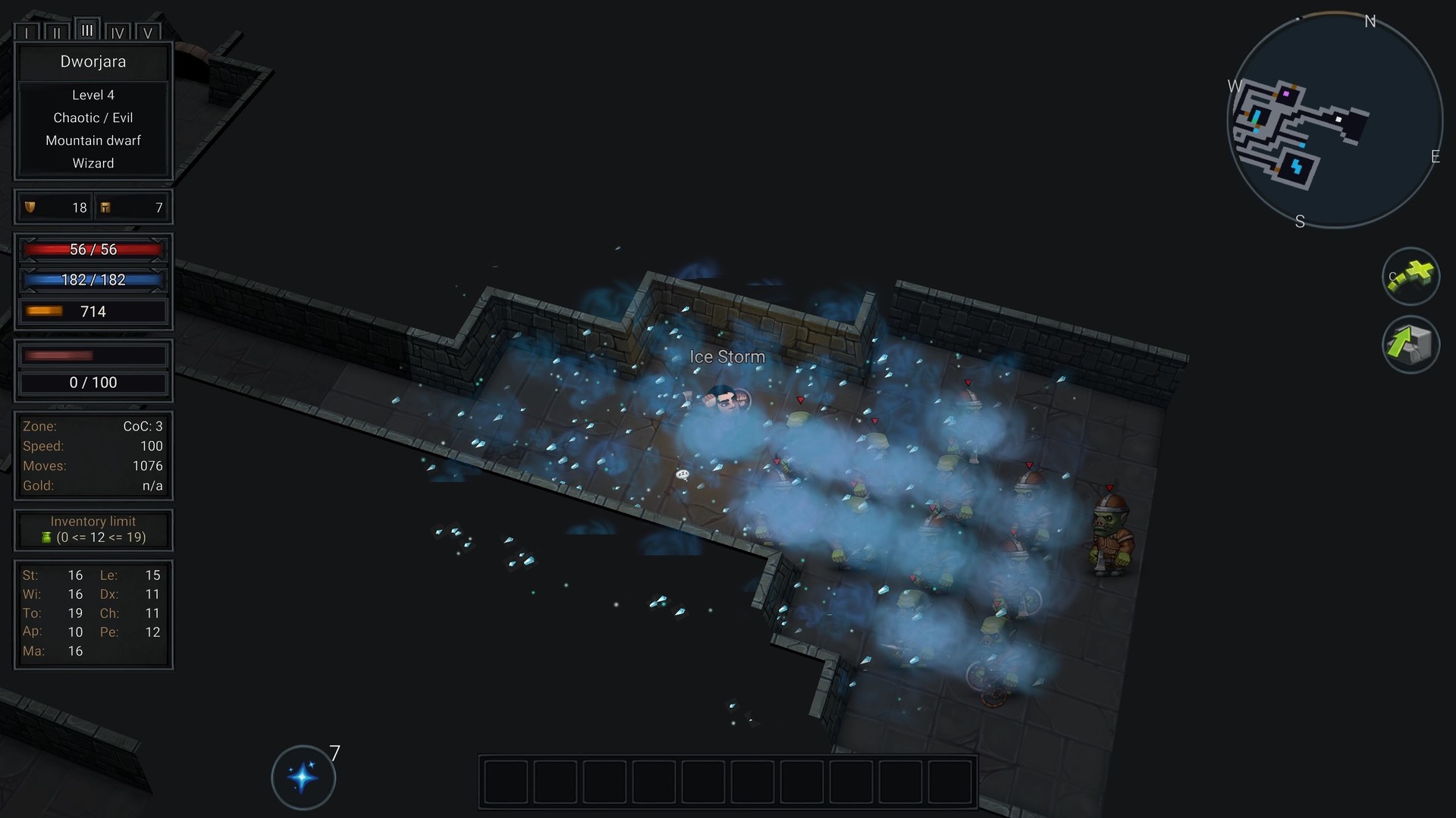This screenshot has height=818, width=1456.
Task: Switch to character tab I
Action: (x=28, y=33)
